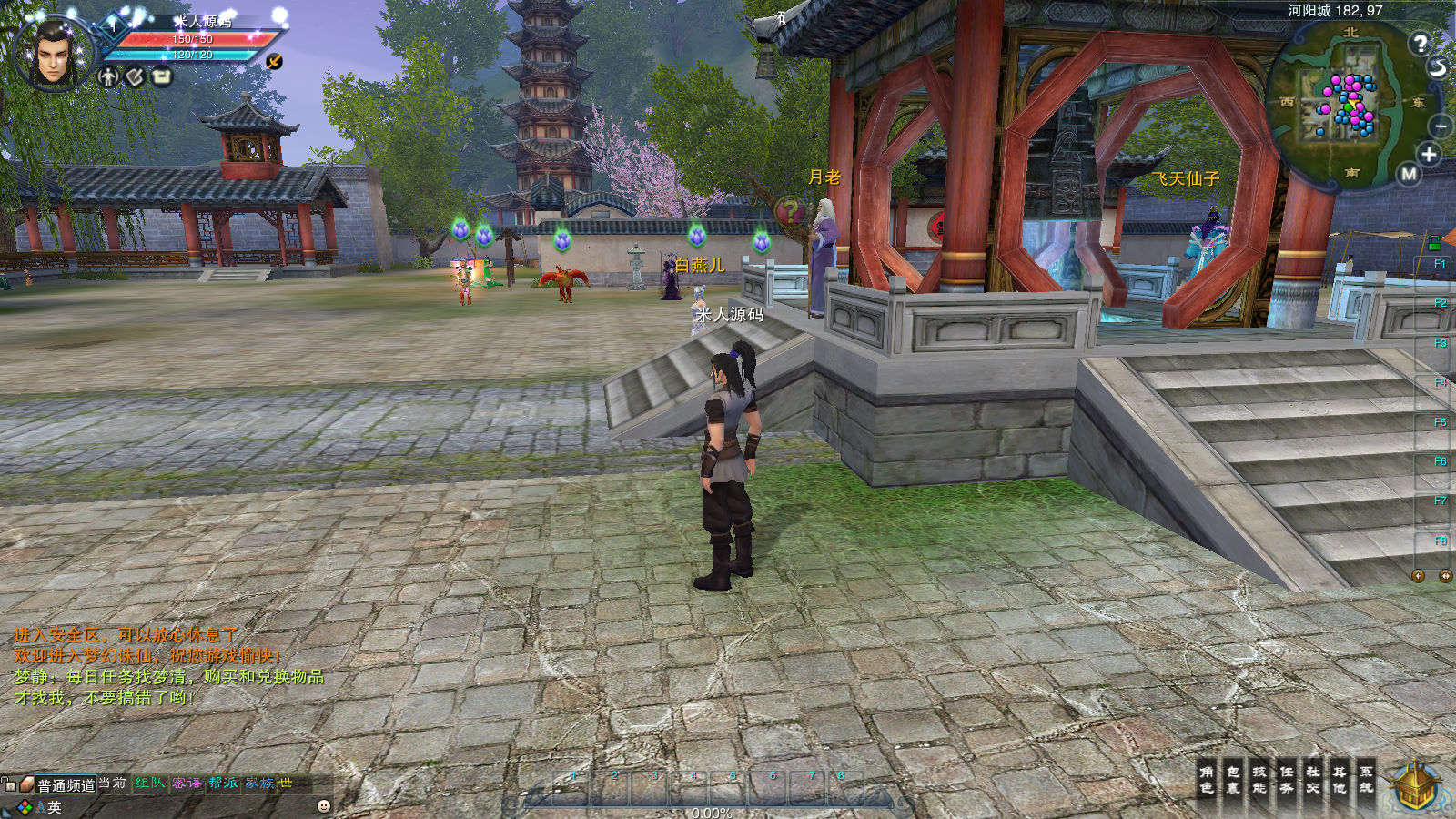Open help with the question mark button
1456x819 pixels.
pos(1420,43)
